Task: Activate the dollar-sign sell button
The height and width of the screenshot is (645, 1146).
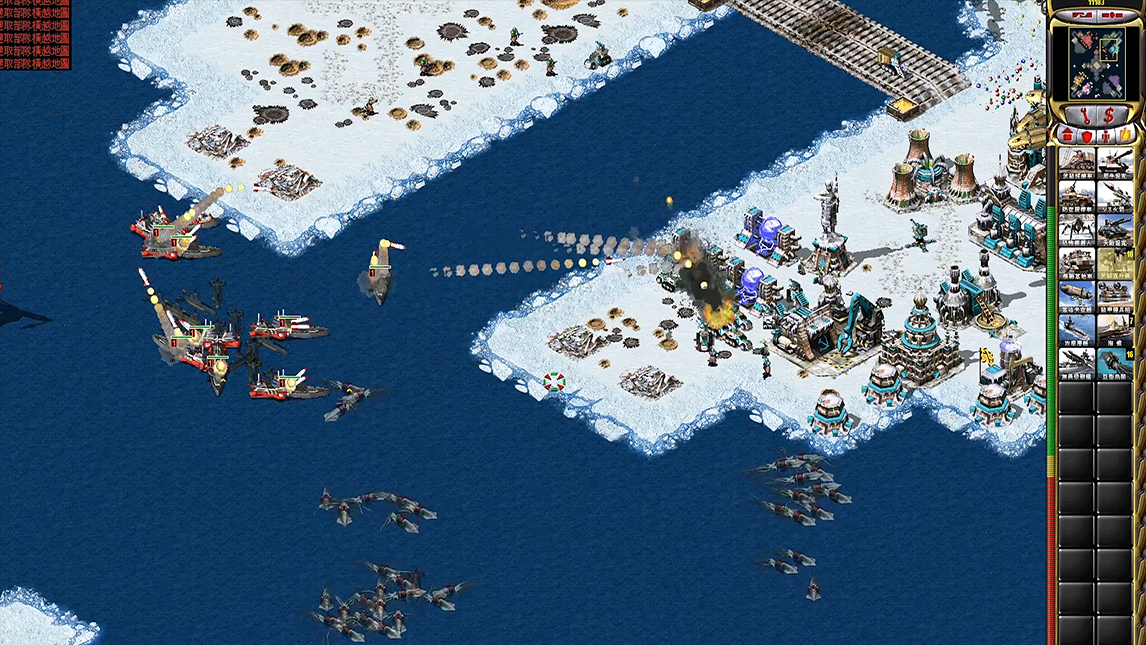Action: coord(1109,115)
